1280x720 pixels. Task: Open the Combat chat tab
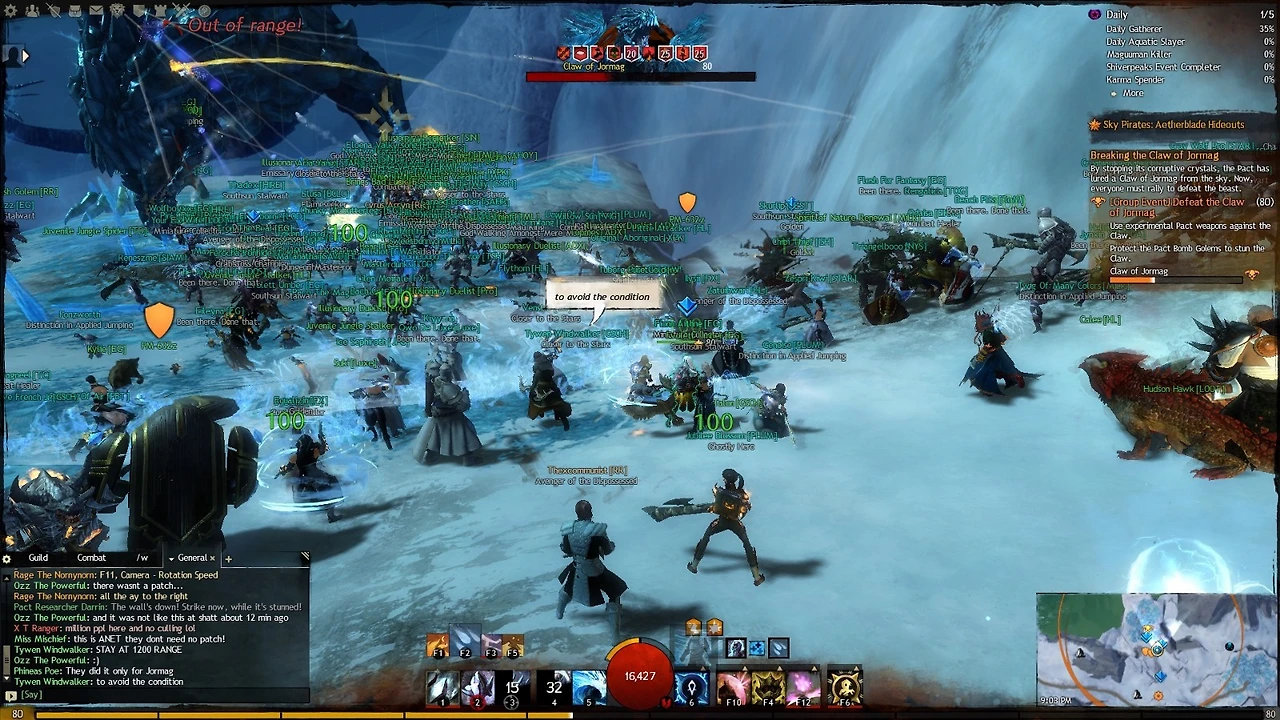click(91, 558)
